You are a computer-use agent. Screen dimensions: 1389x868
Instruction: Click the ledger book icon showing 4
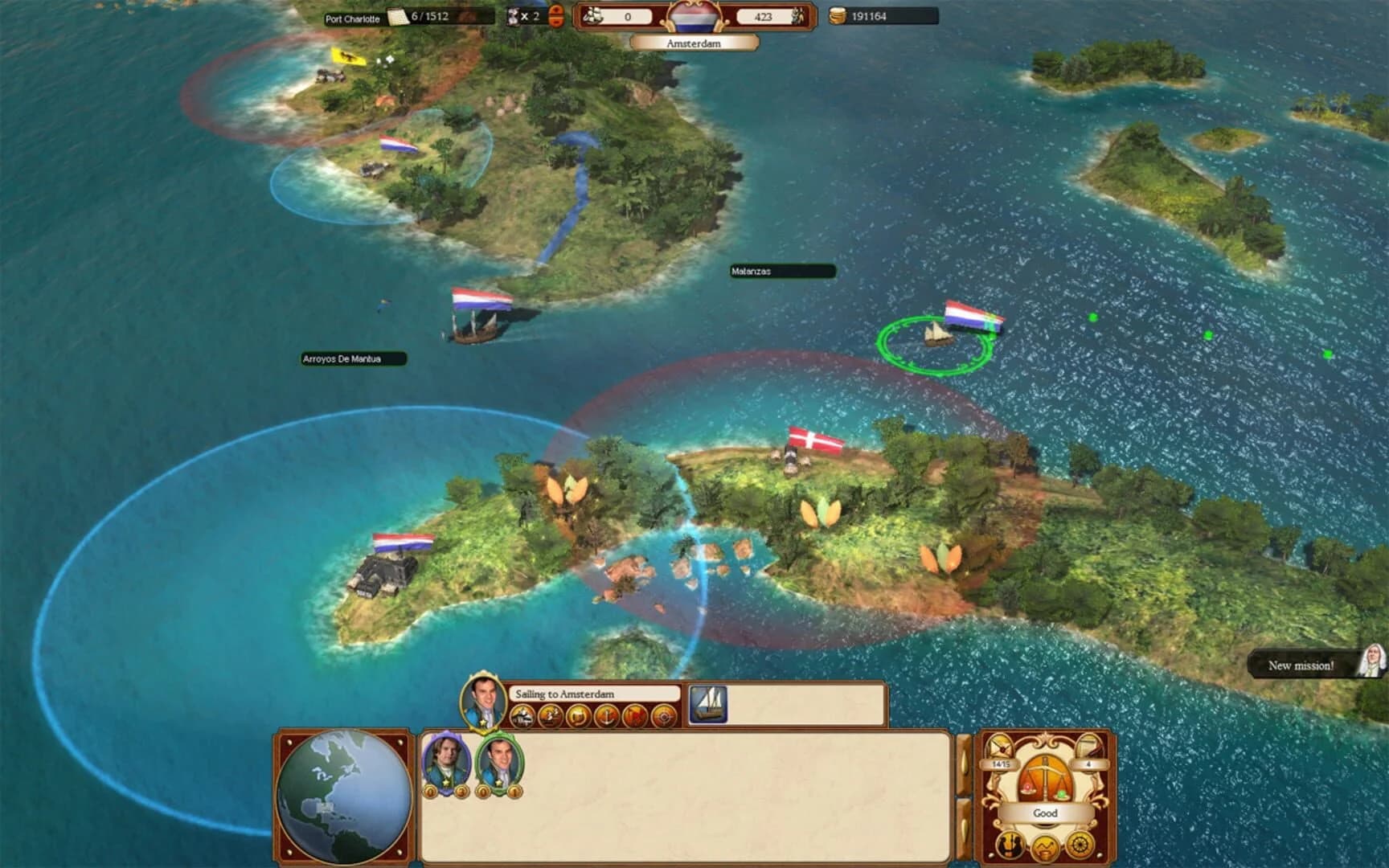[1089, 747]
